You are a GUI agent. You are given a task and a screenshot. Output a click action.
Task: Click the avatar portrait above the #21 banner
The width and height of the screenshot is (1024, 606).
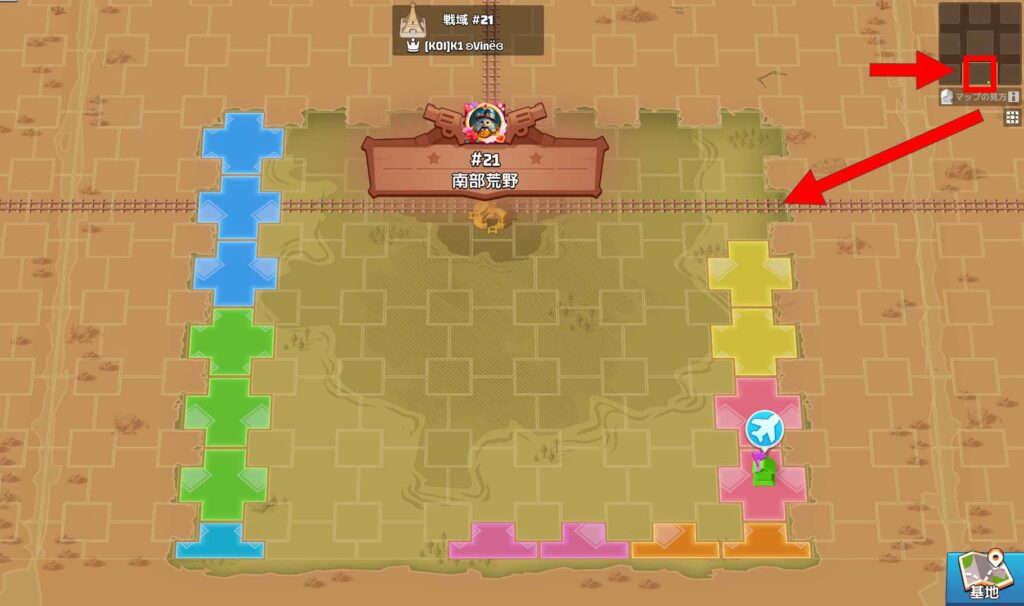pos(485,120)
